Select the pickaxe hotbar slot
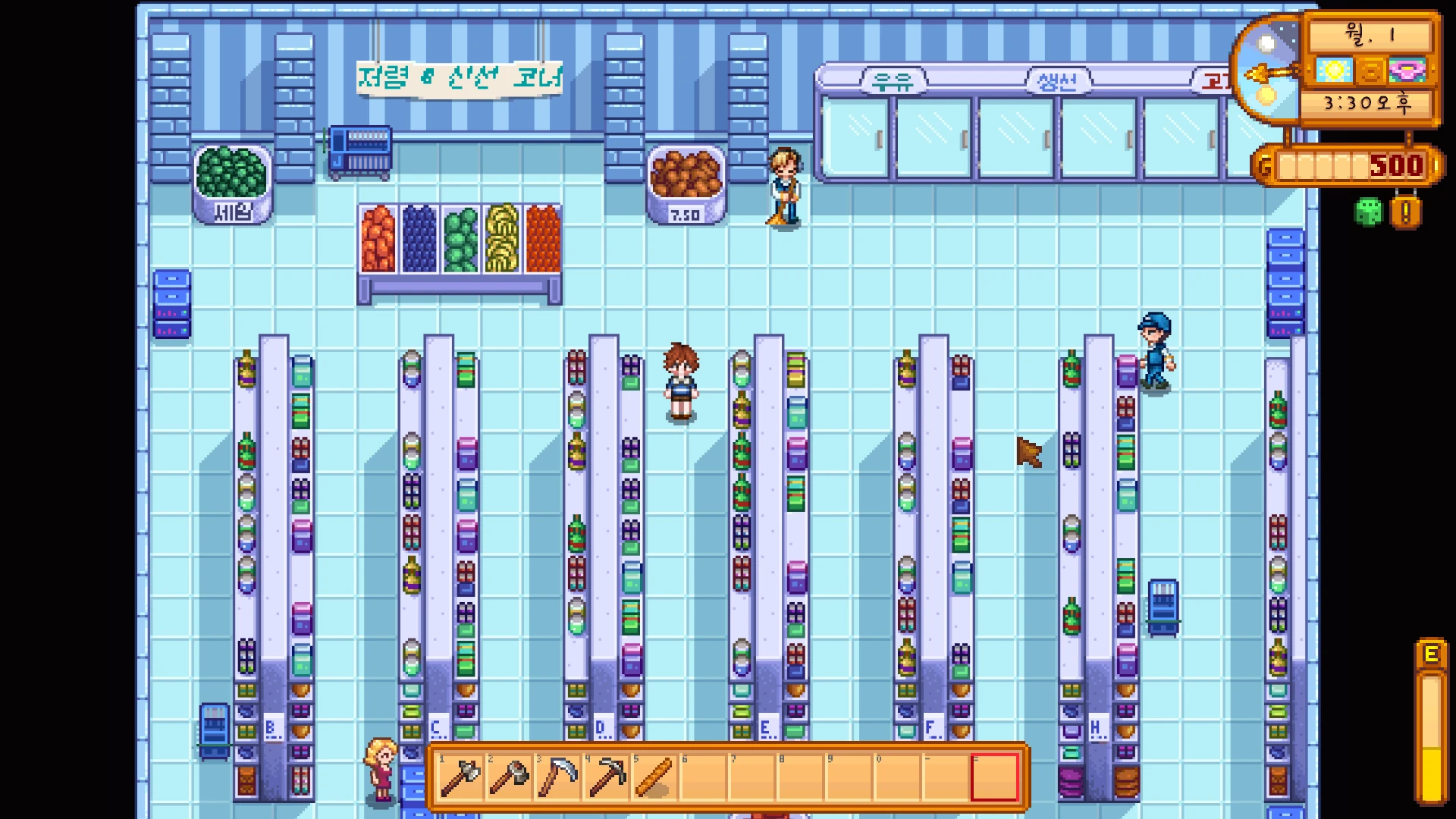 (607, 777)
